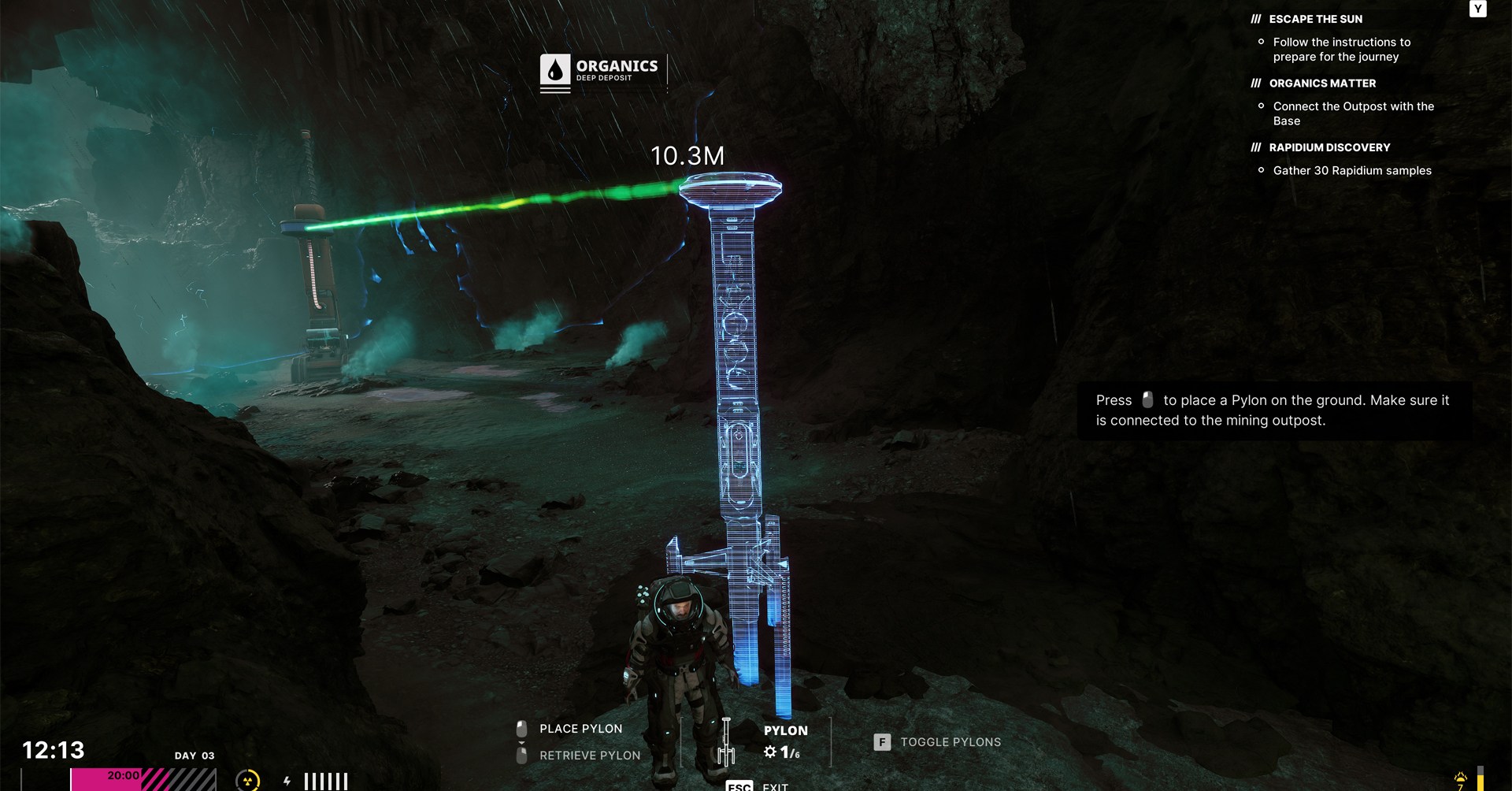Click the radiation hazard icon
1512x791 pixels.
[247, 780]
